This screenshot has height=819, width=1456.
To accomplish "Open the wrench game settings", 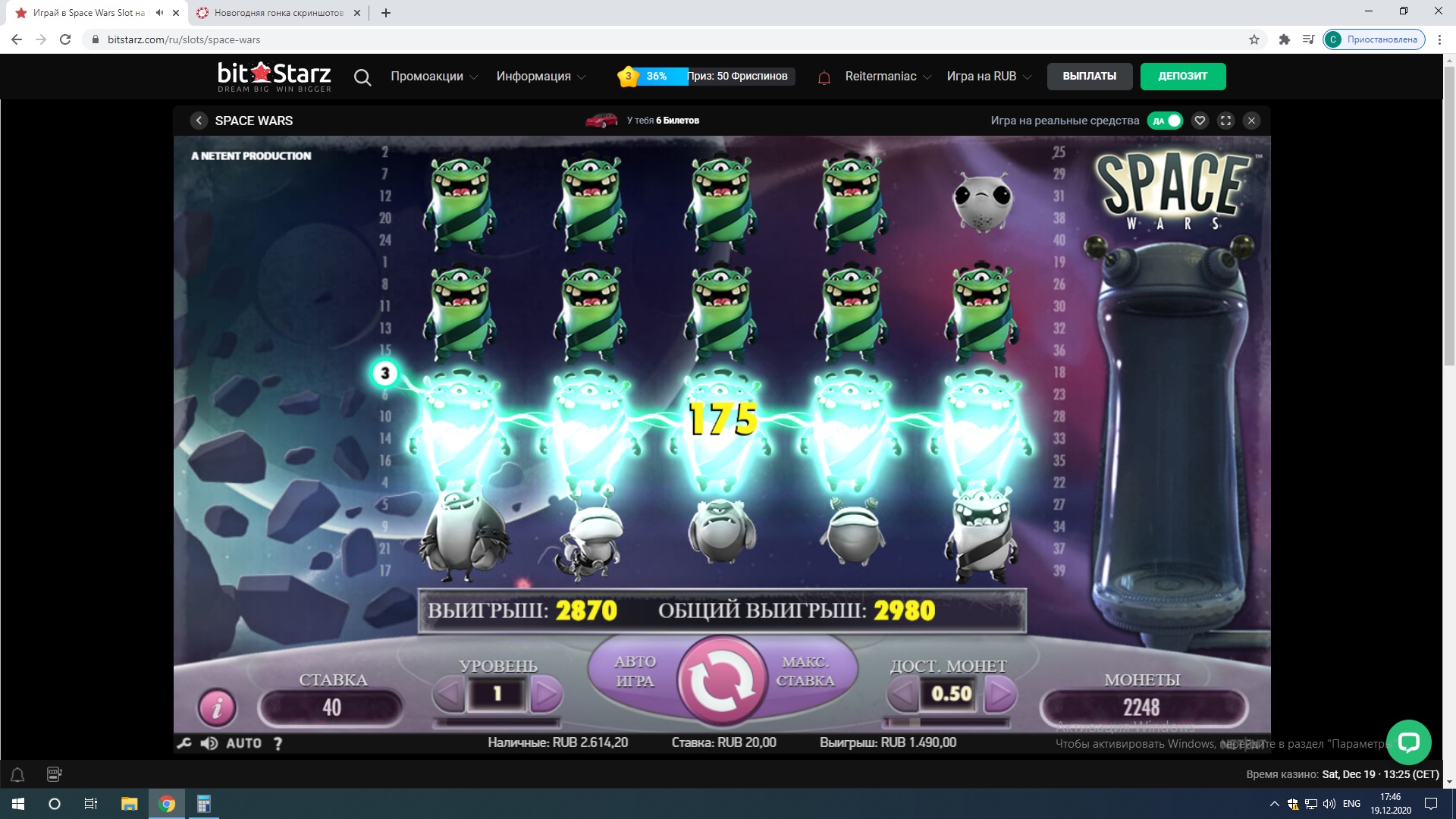I will (184, 743).
